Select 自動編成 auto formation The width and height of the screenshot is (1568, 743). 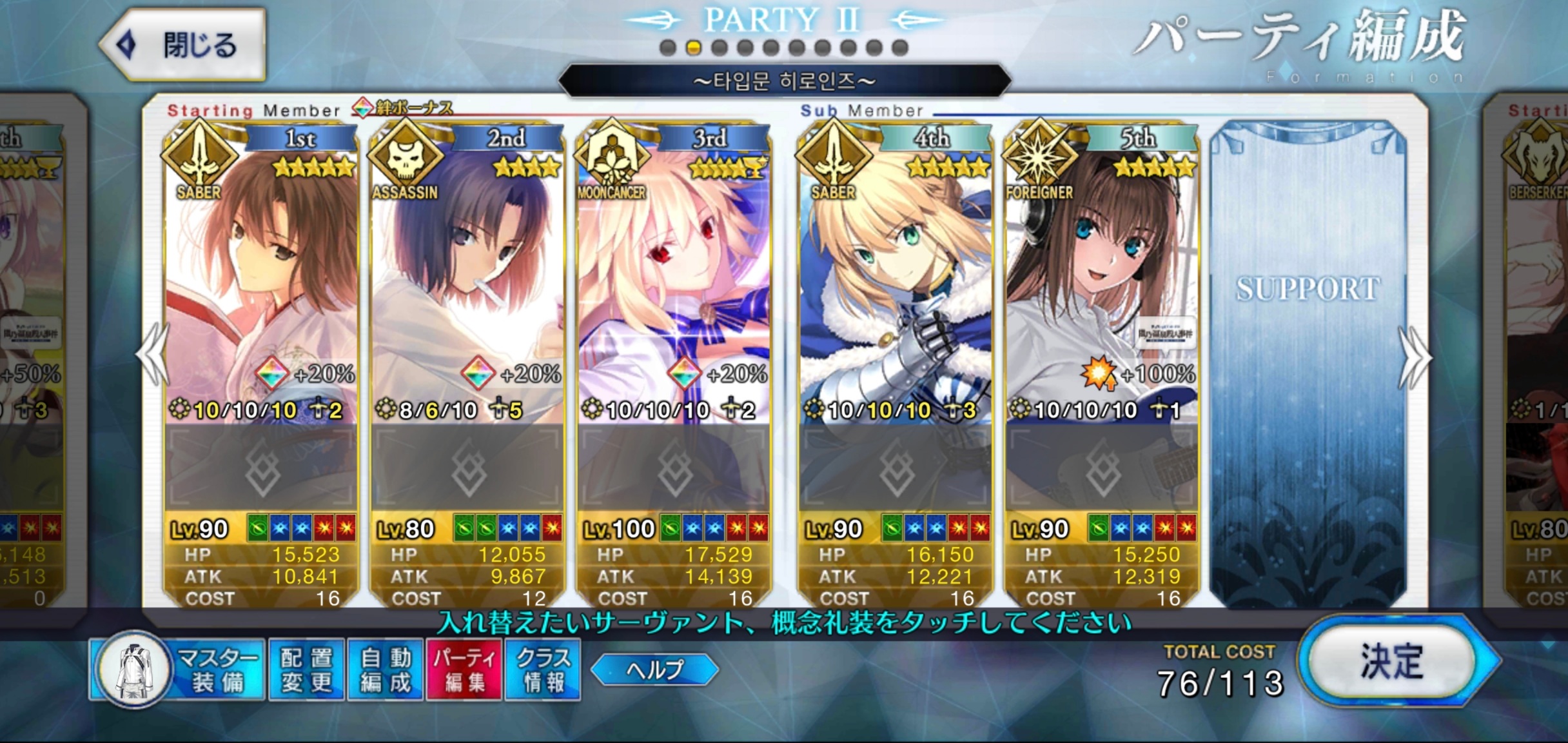tap(385, 670)
